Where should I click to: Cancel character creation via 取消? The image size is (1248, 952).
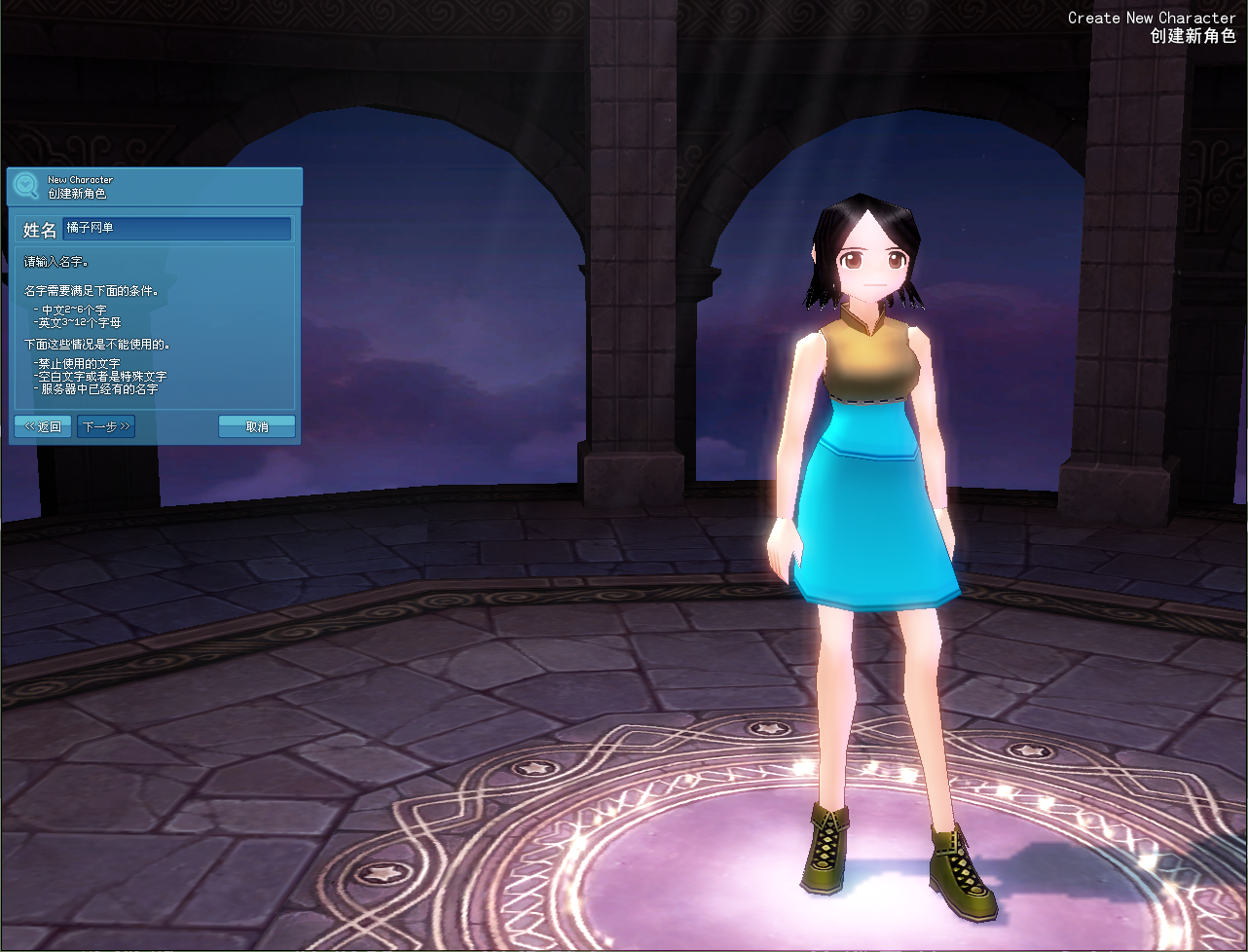[x=257, y=426]
